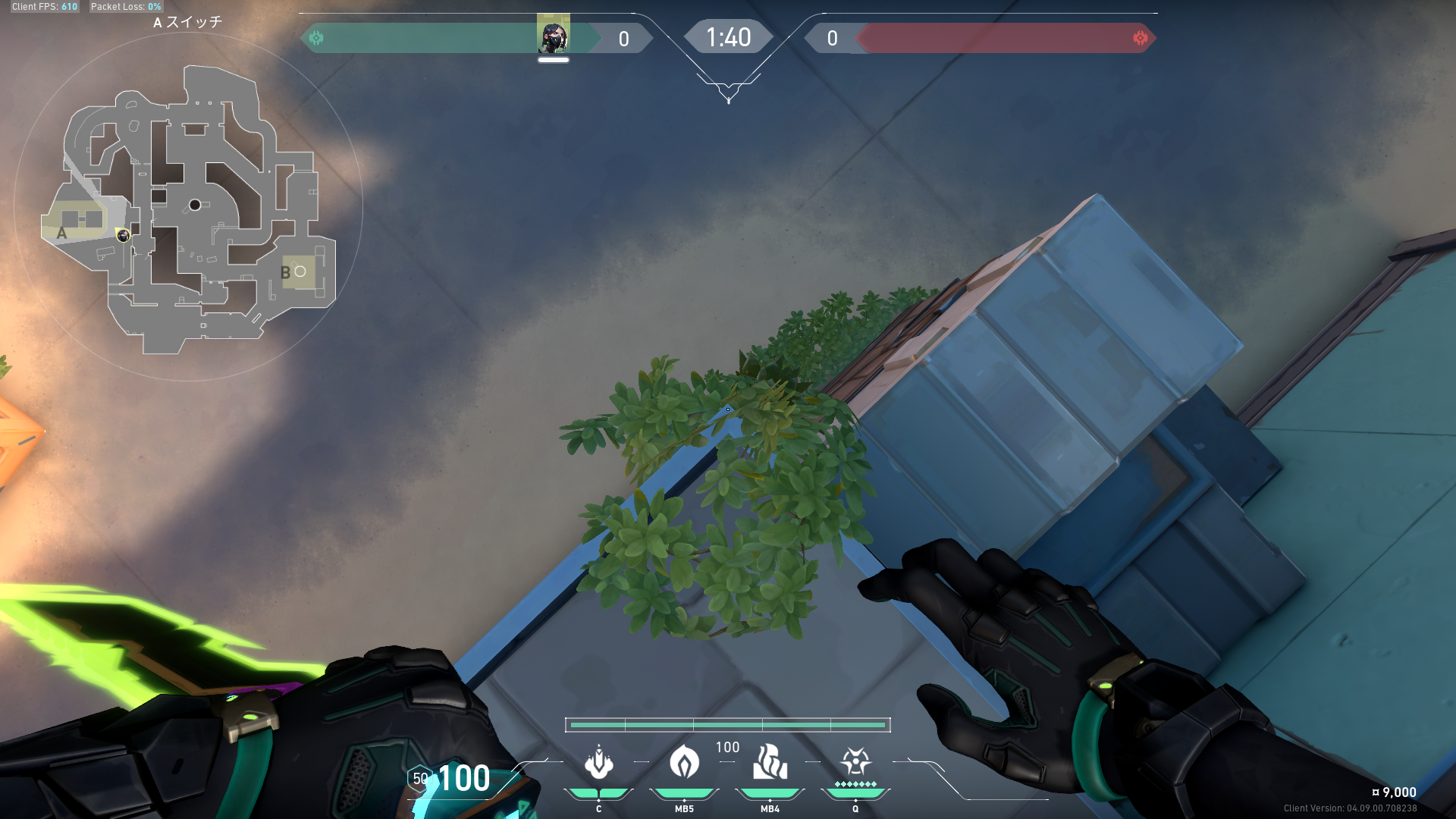Use the Toxic Screen ability icon
1456x819 pixels.
(x=770, y=762)
